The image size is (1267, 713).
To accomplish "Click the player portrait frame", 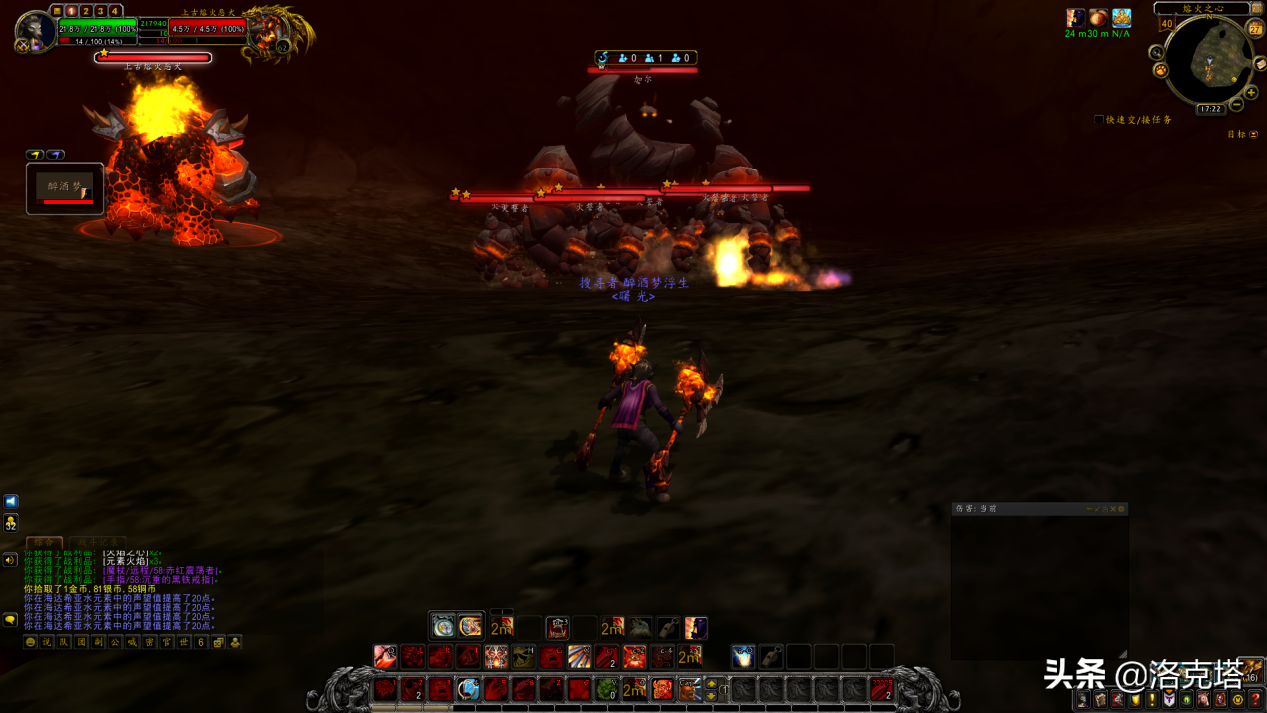I will (35, 30).
